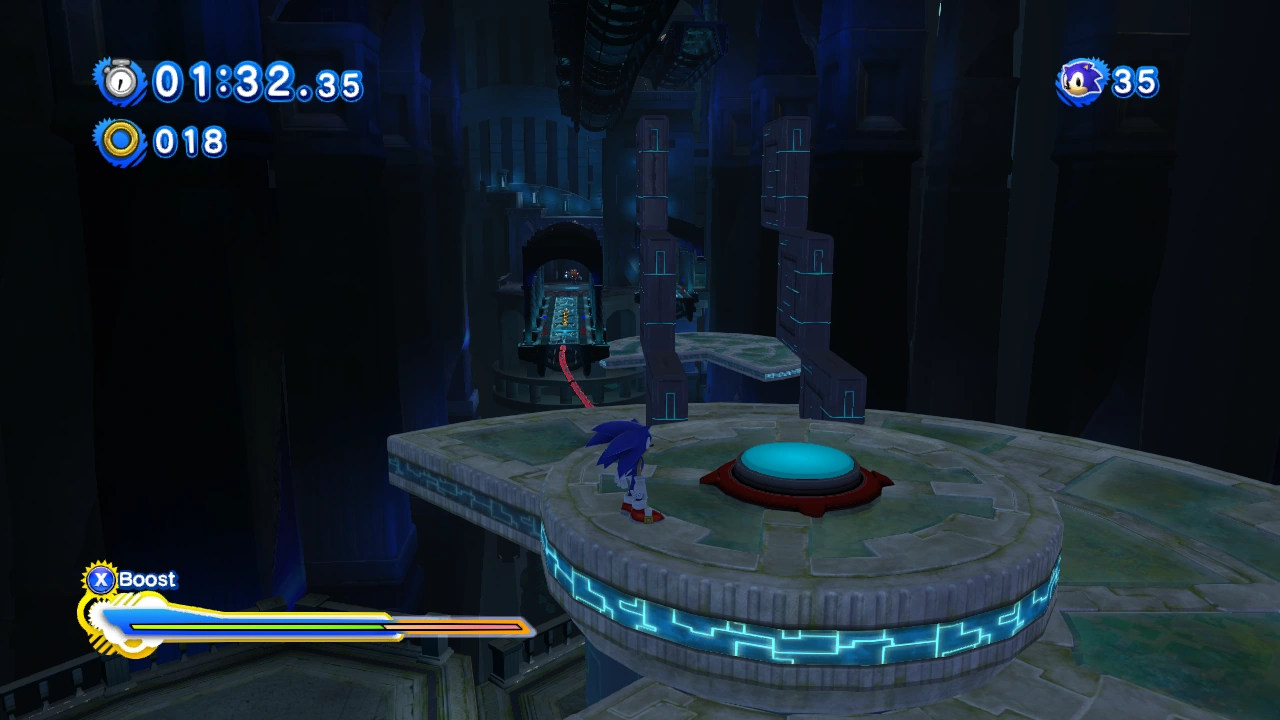
Task: Click the stopwatch timer icon
Action: point(121,81)
